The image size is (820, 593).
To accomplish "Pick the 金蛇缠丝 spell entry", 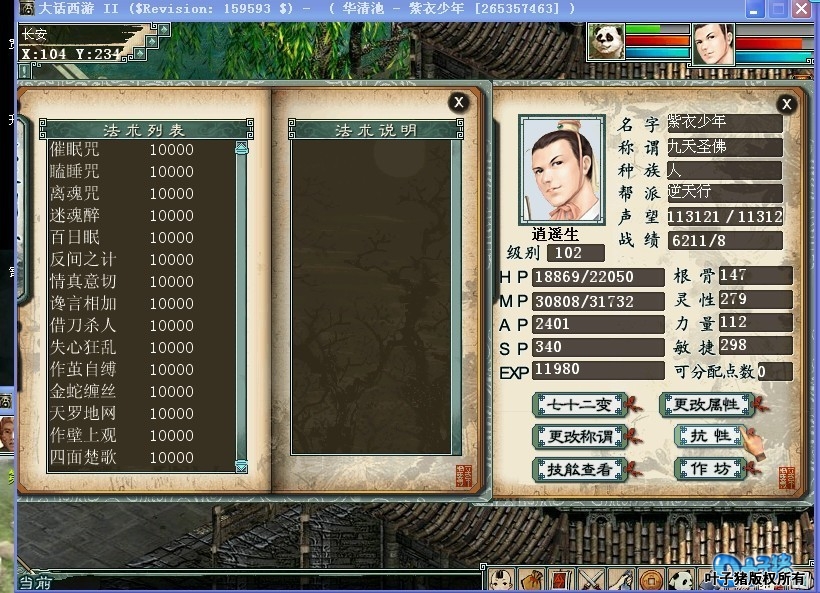I will (83, 392).
